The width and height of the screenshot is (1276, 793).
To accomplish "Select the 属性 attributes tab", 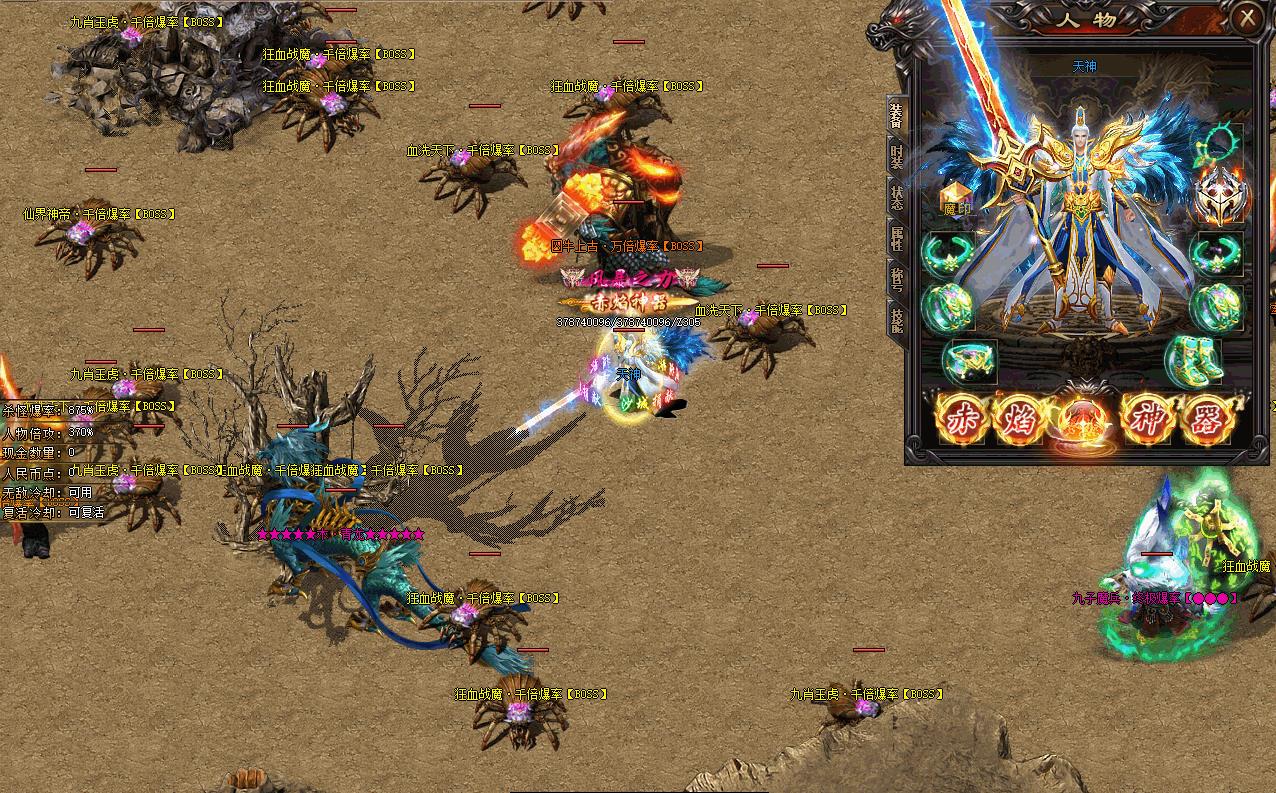I will pos(896,238).
